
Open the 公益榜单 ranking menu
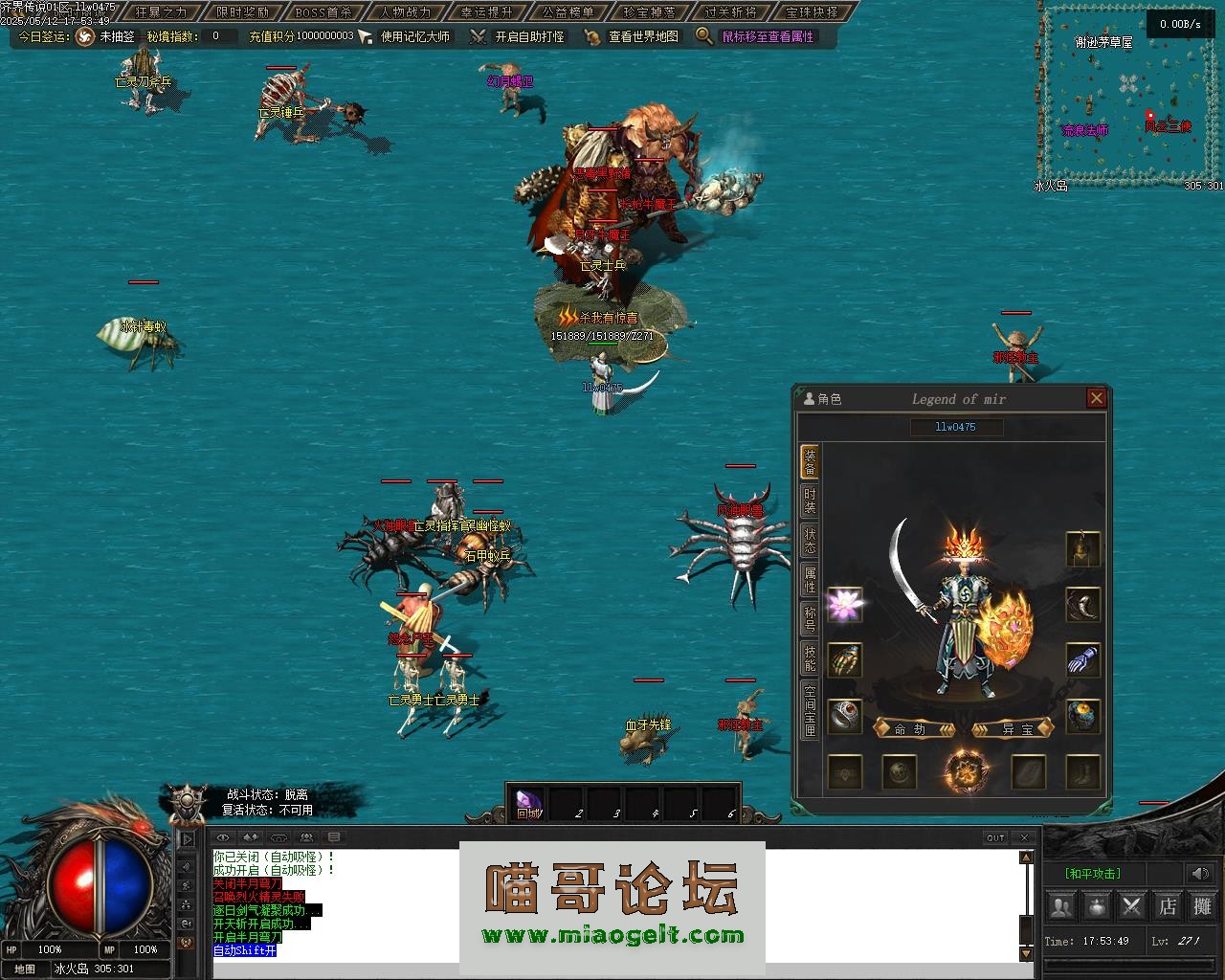568,12
